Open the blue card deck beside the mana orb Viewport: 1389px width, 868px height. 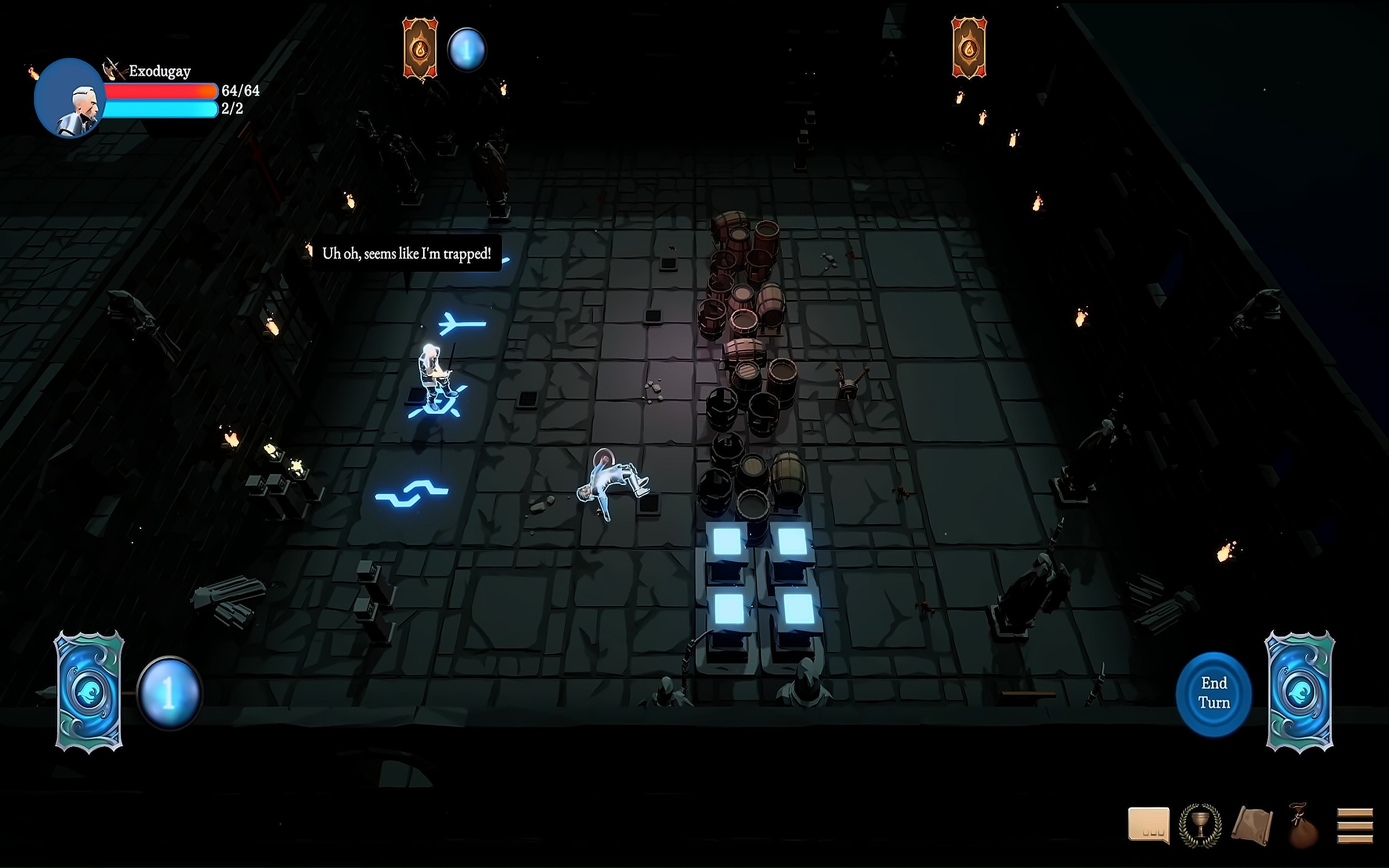[89, 692]
